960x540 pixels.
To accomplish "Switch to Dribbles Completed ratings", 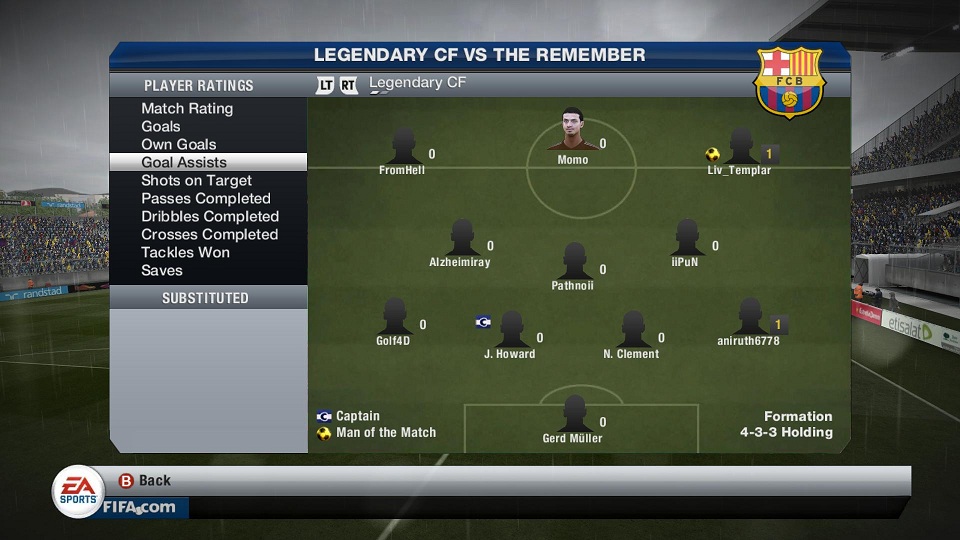I will click(210, 216).
